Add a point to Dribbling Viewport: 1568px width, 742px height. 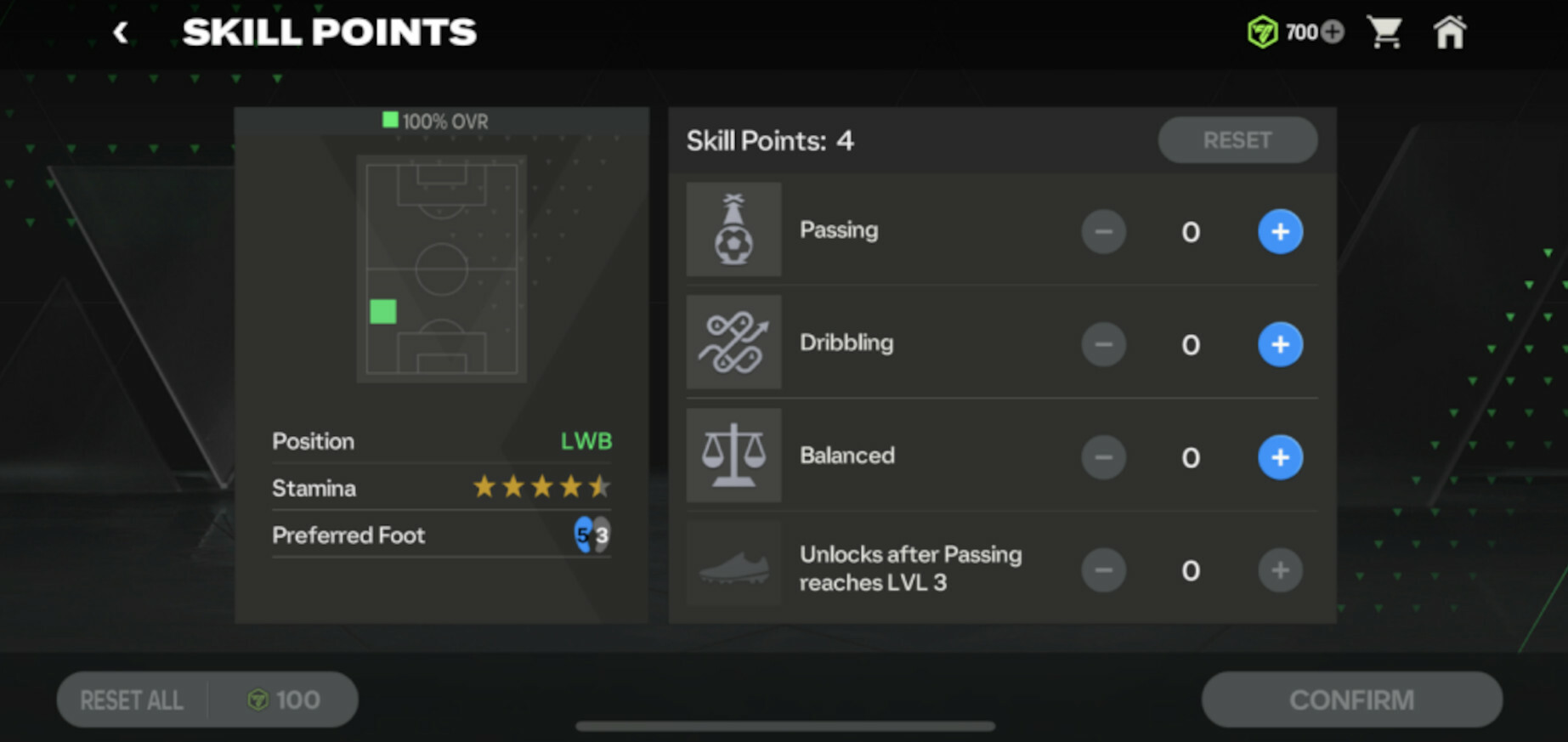[1280, 344]
